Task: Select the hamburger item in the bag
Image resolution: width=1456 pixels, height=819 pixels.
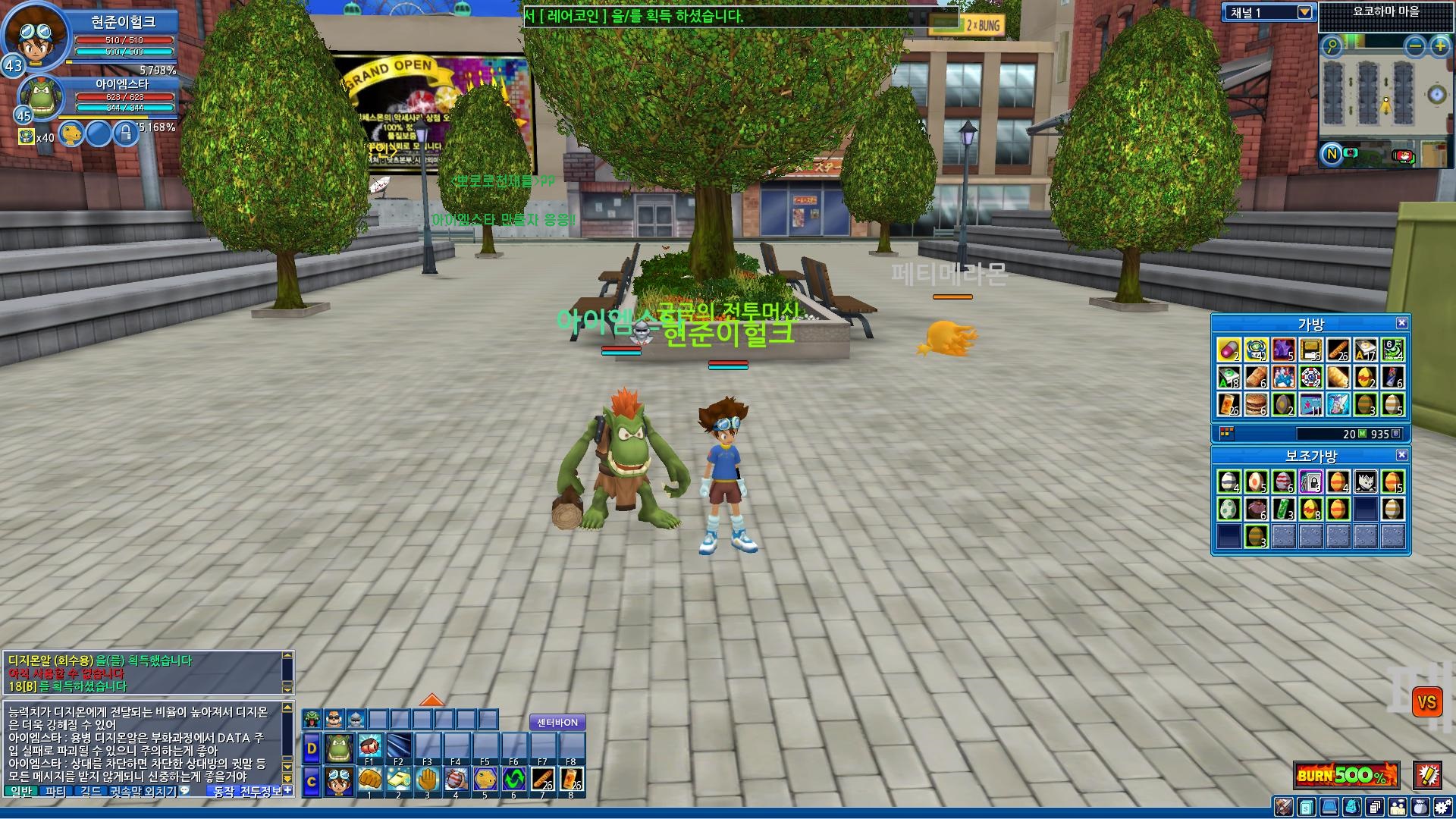Action: pos(1256,404)
